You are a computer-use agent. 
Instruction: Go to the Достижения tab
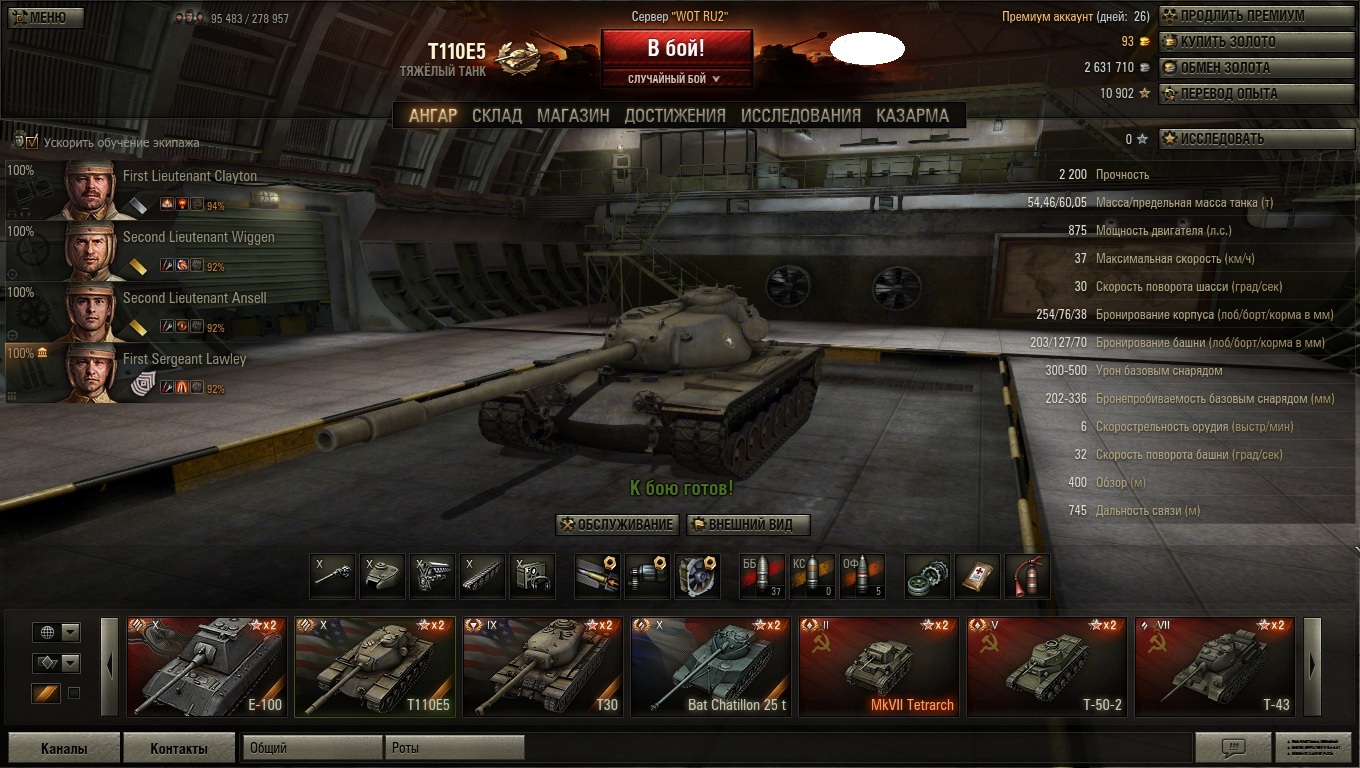tap(675, 115)
